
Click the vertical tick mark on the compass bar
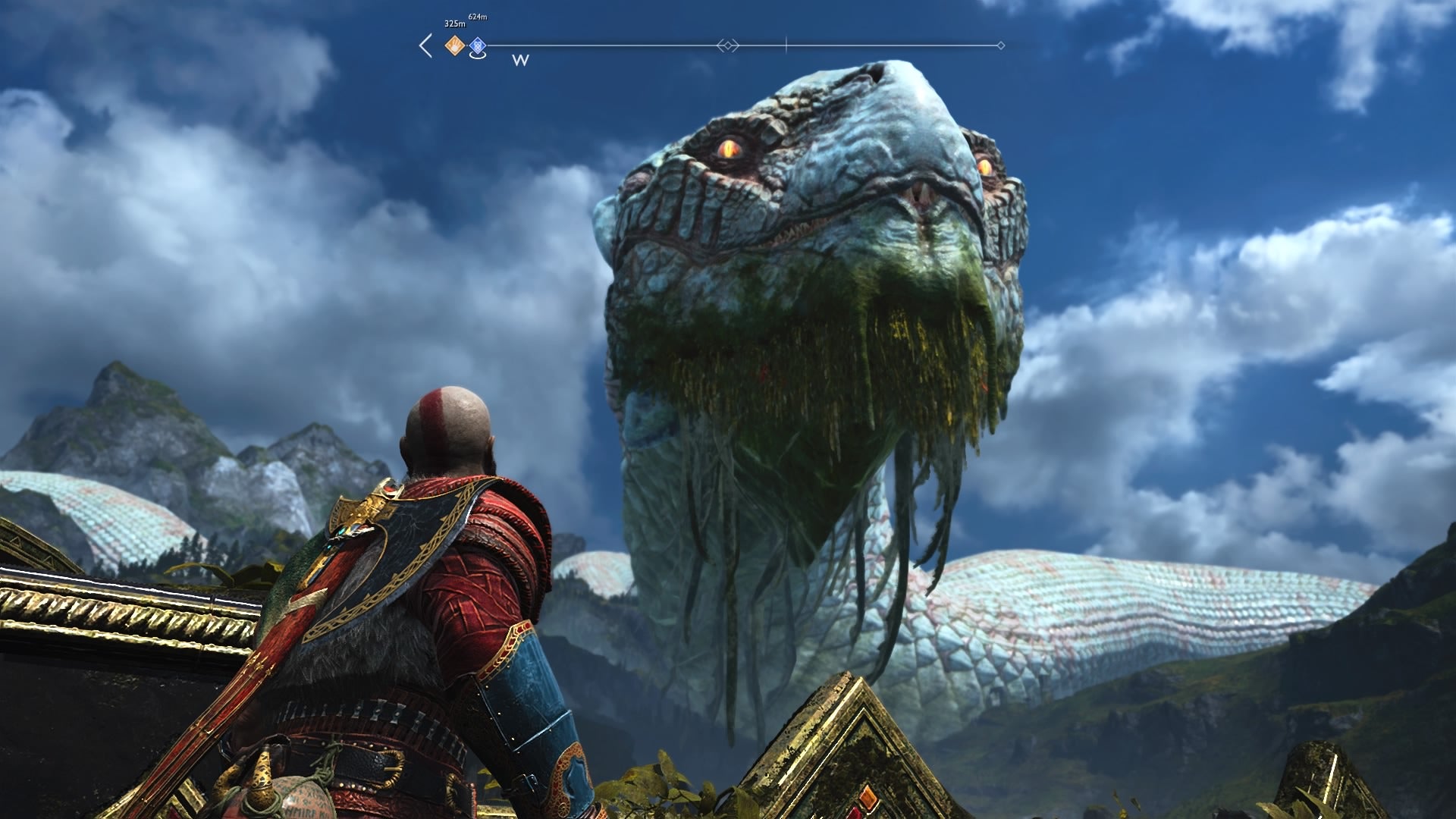pyautogui.click(x=785, y=44)
